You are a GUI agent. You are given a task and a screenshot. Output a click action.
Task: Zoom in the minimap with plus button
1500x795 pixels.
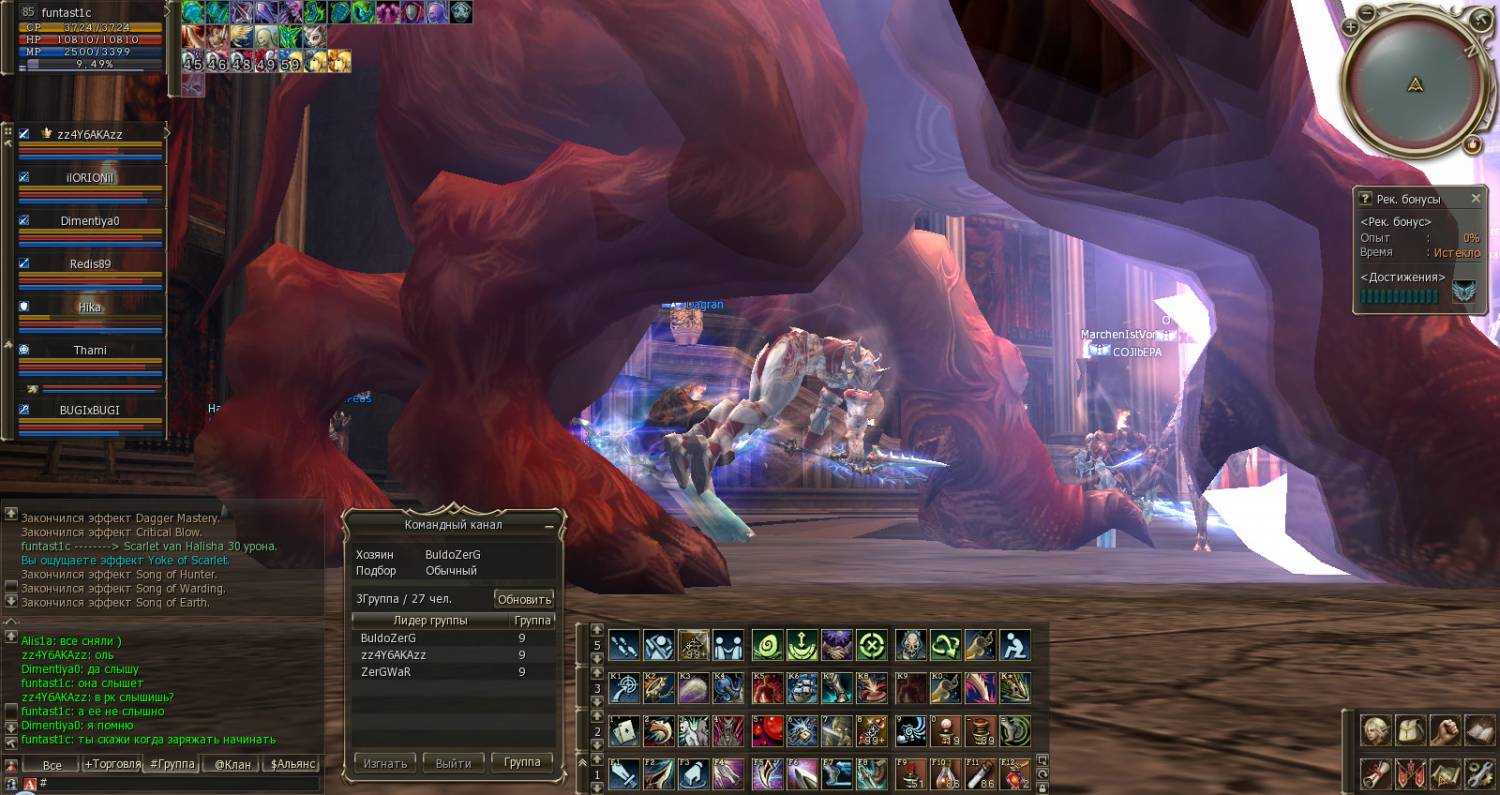click(1352, 26)
